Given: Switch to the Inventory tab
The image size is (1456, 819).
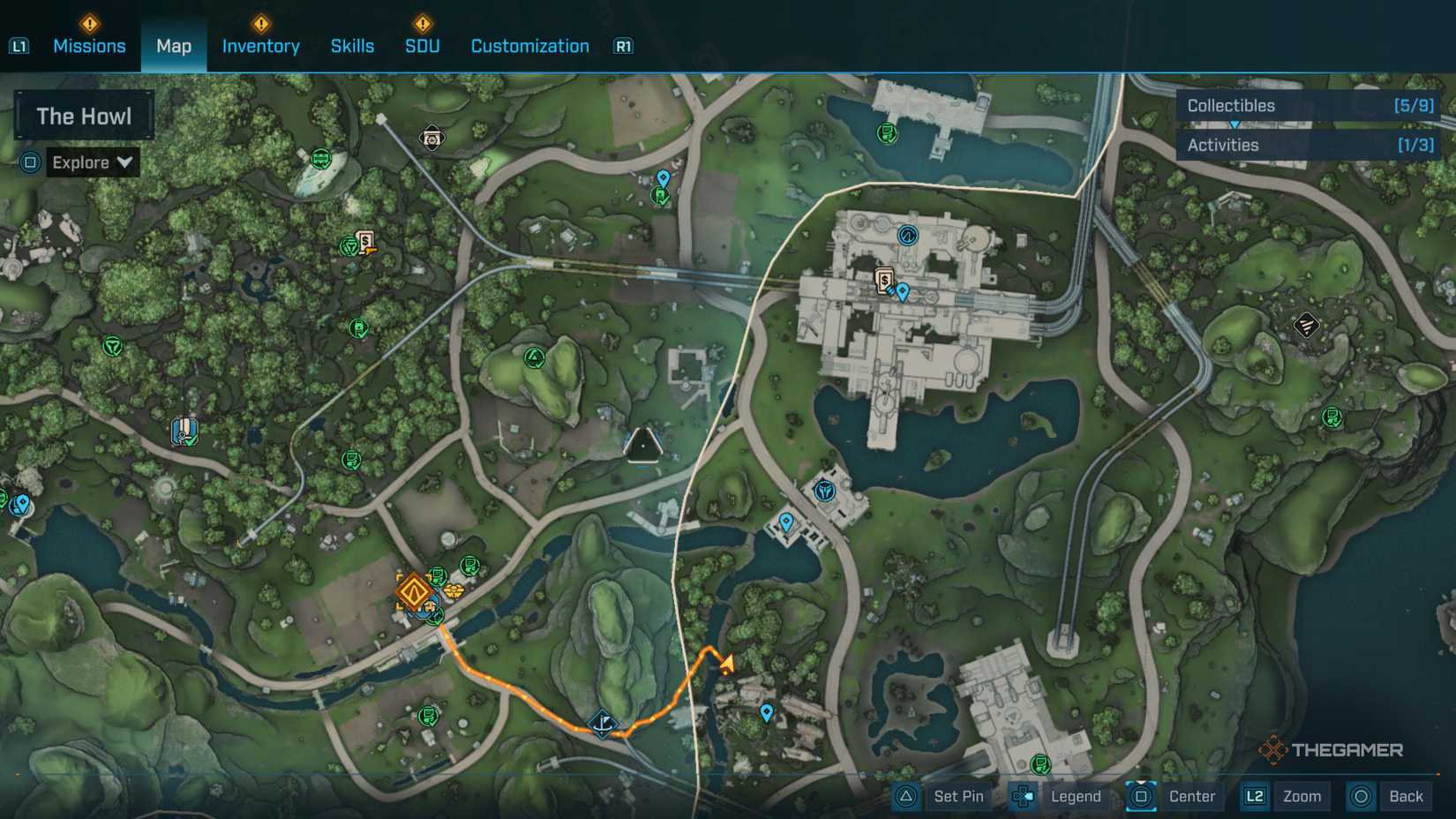Looking at the screenshot, I should (260, 46).
